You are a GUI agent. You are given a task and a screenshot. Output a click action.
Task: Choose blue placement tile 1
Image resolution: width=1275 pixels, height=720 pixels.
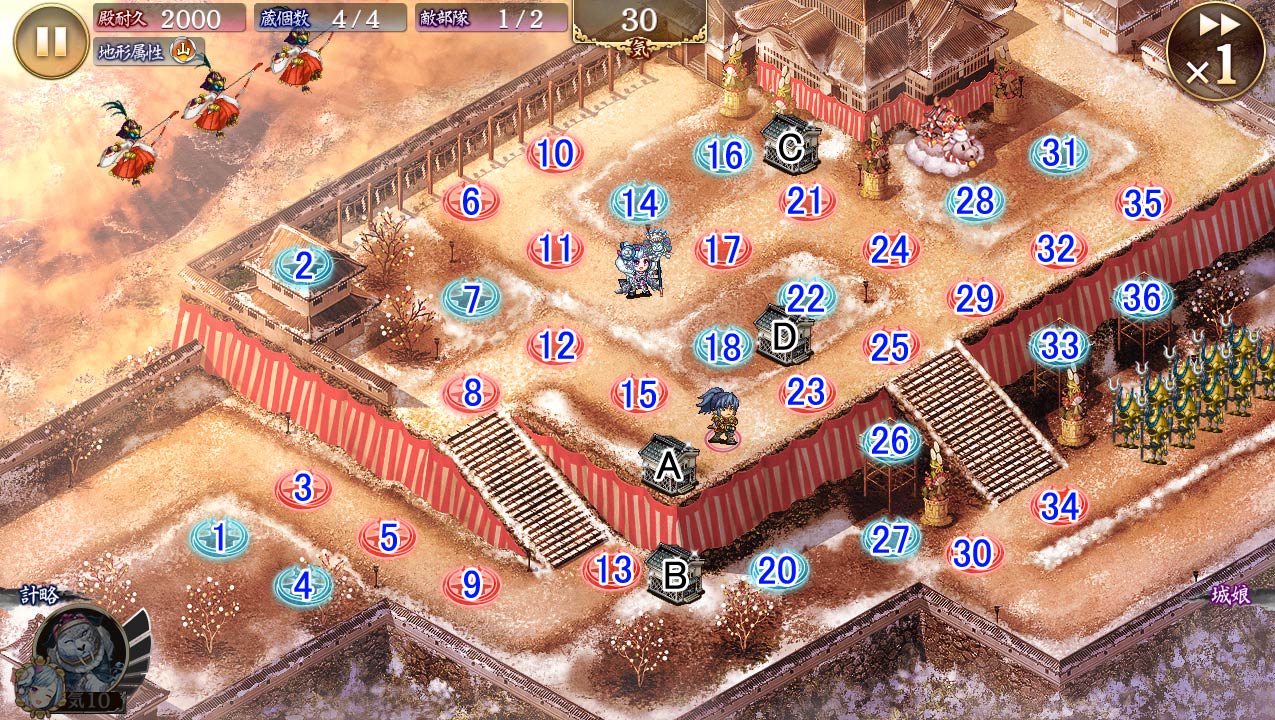pos(219,538)
